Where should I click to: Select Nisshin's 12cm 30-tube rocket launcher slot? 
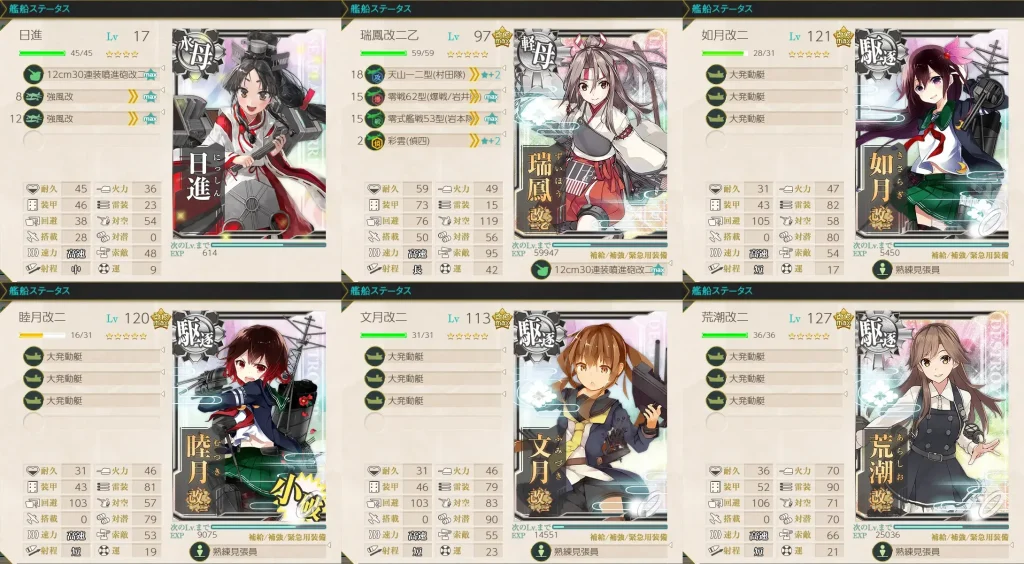pyautogui.click(x=88, y=74)
